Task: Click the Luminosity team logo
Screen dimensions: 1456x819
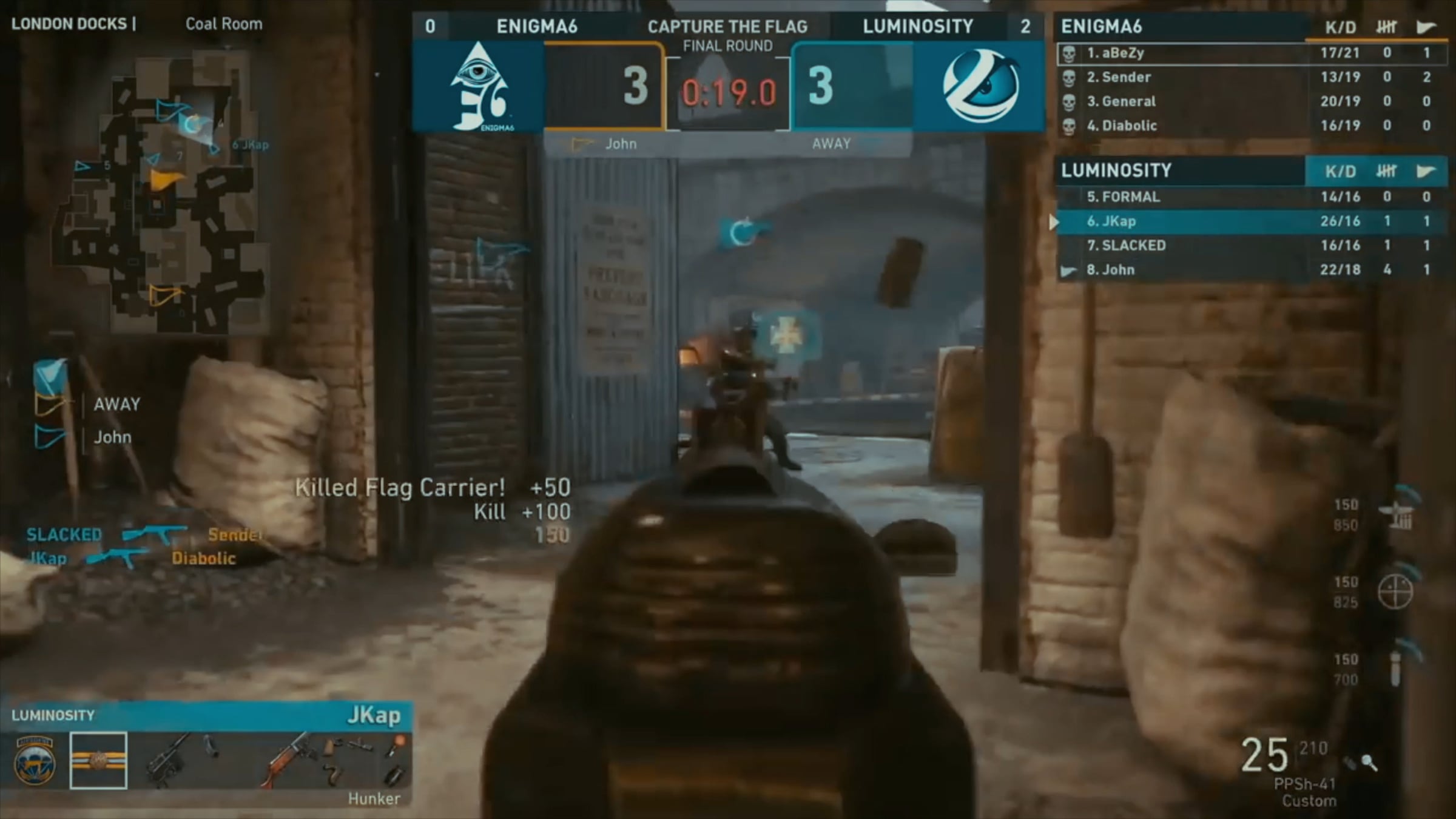Action: pyautogui.click(x=980, y=87)
